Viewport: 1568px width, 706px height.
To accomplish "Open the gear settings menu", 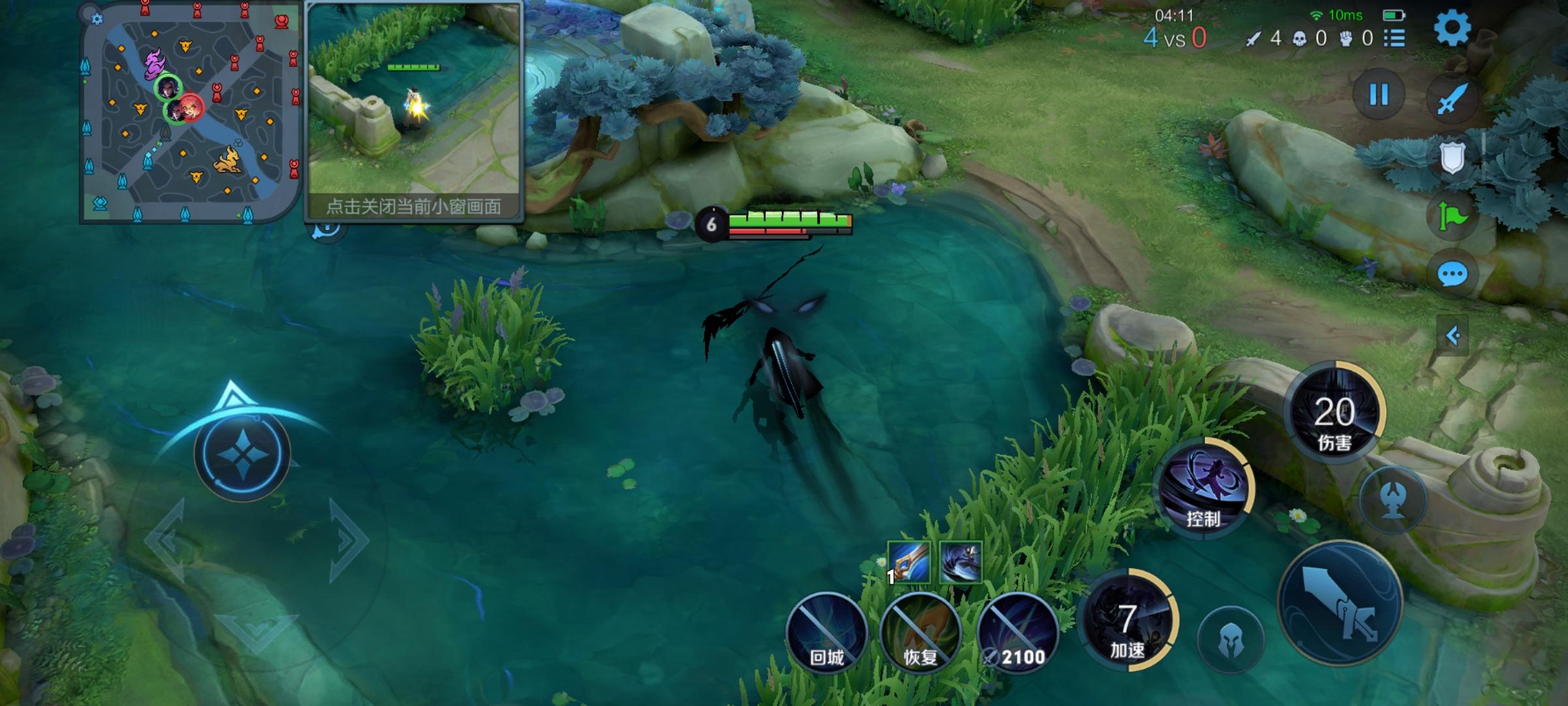I will tap(1452, 27).
